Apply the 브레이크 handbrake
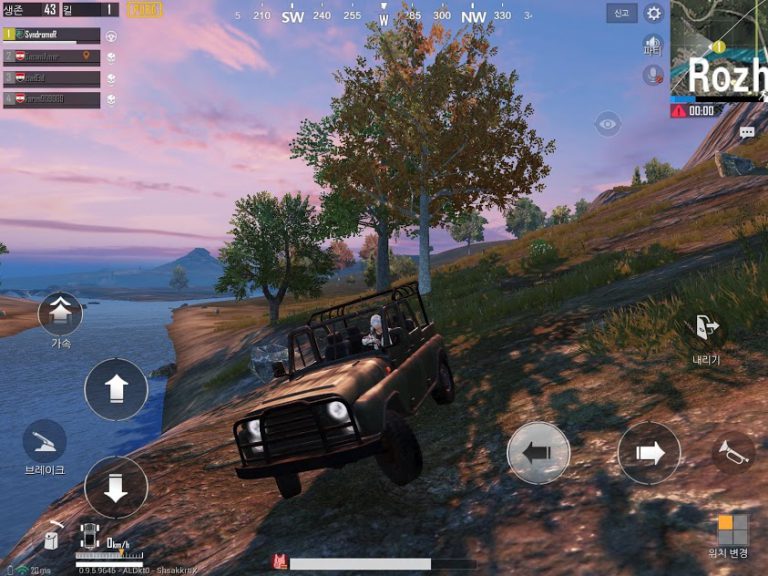Viewport: 768px width, 576px height. pyautogui.click(x=45, y=442)
